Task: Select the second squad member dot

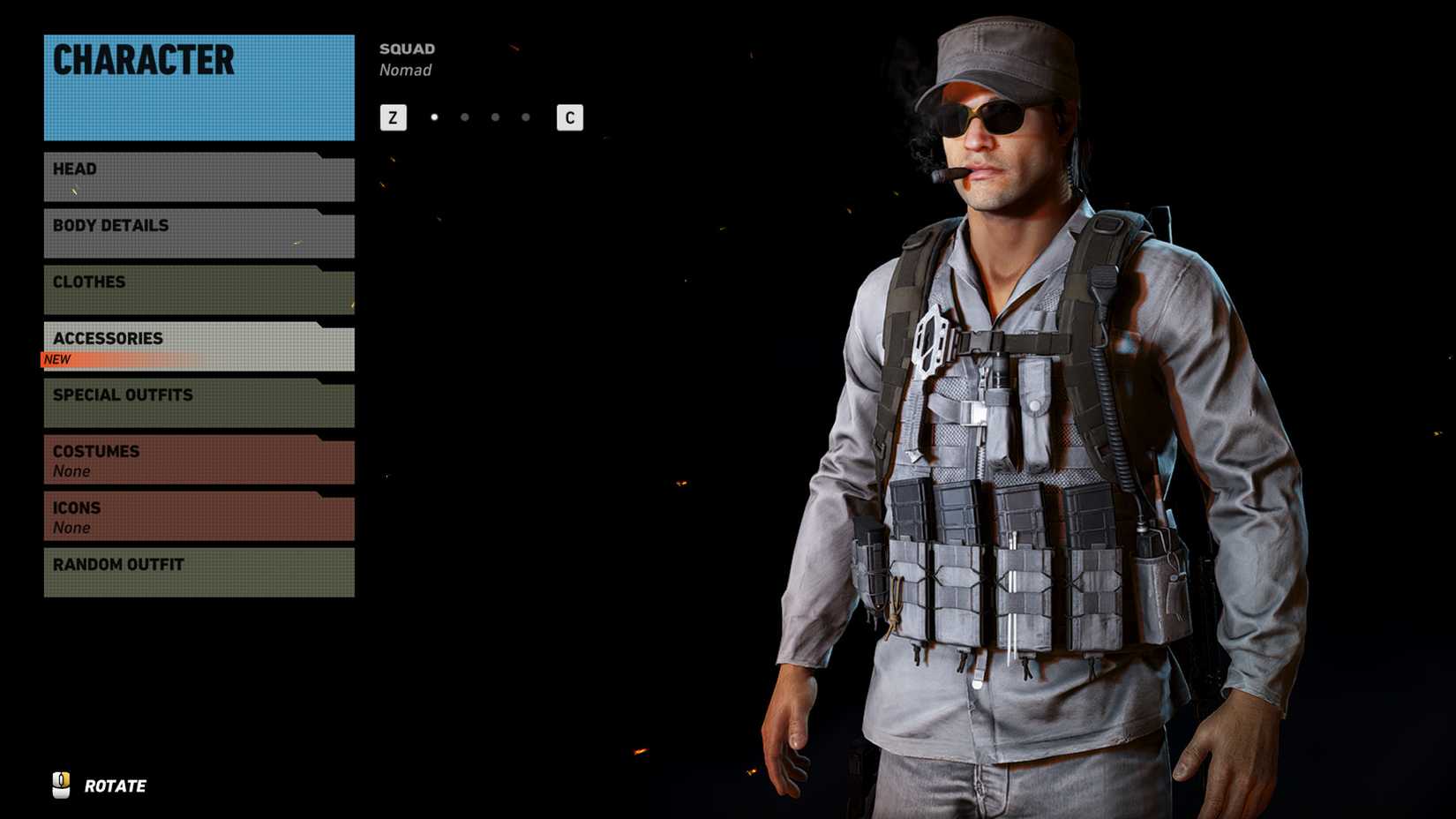Action: (x=464, y=116)
